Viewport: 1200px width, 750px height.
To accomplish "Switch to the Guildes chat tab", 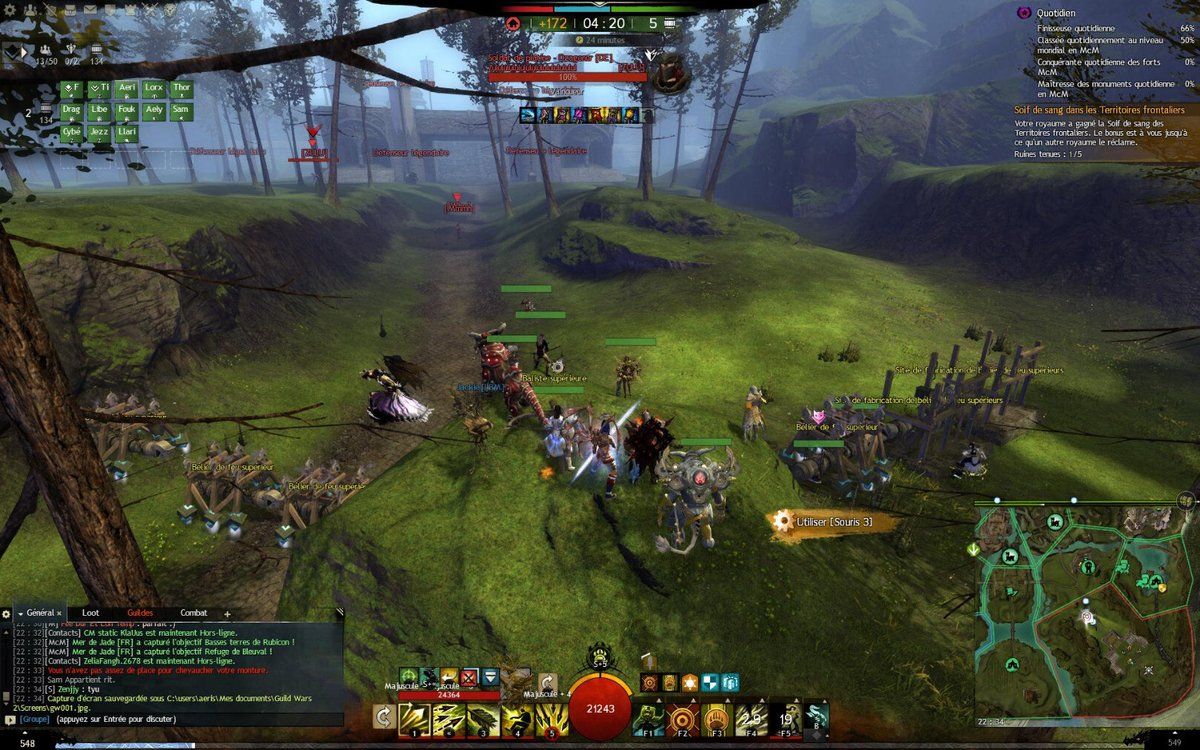I will tap(140, 613).
